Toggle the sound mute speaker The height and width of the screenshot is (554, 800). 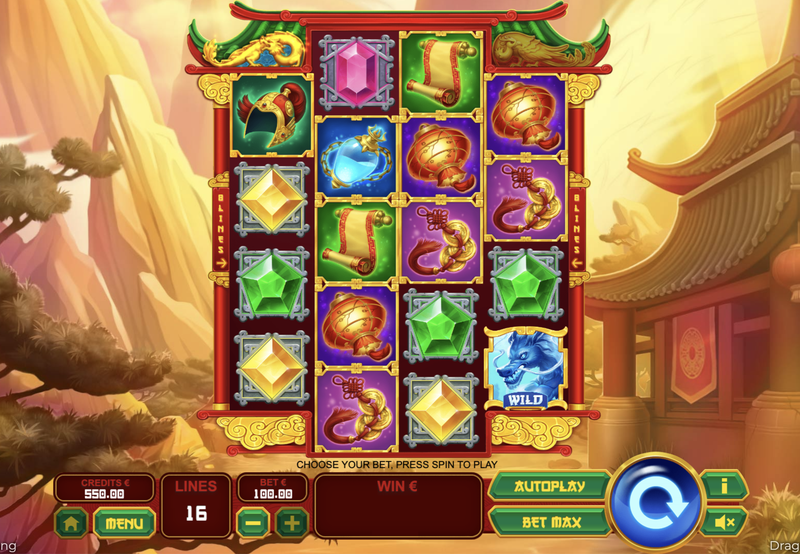click(722, 521)
